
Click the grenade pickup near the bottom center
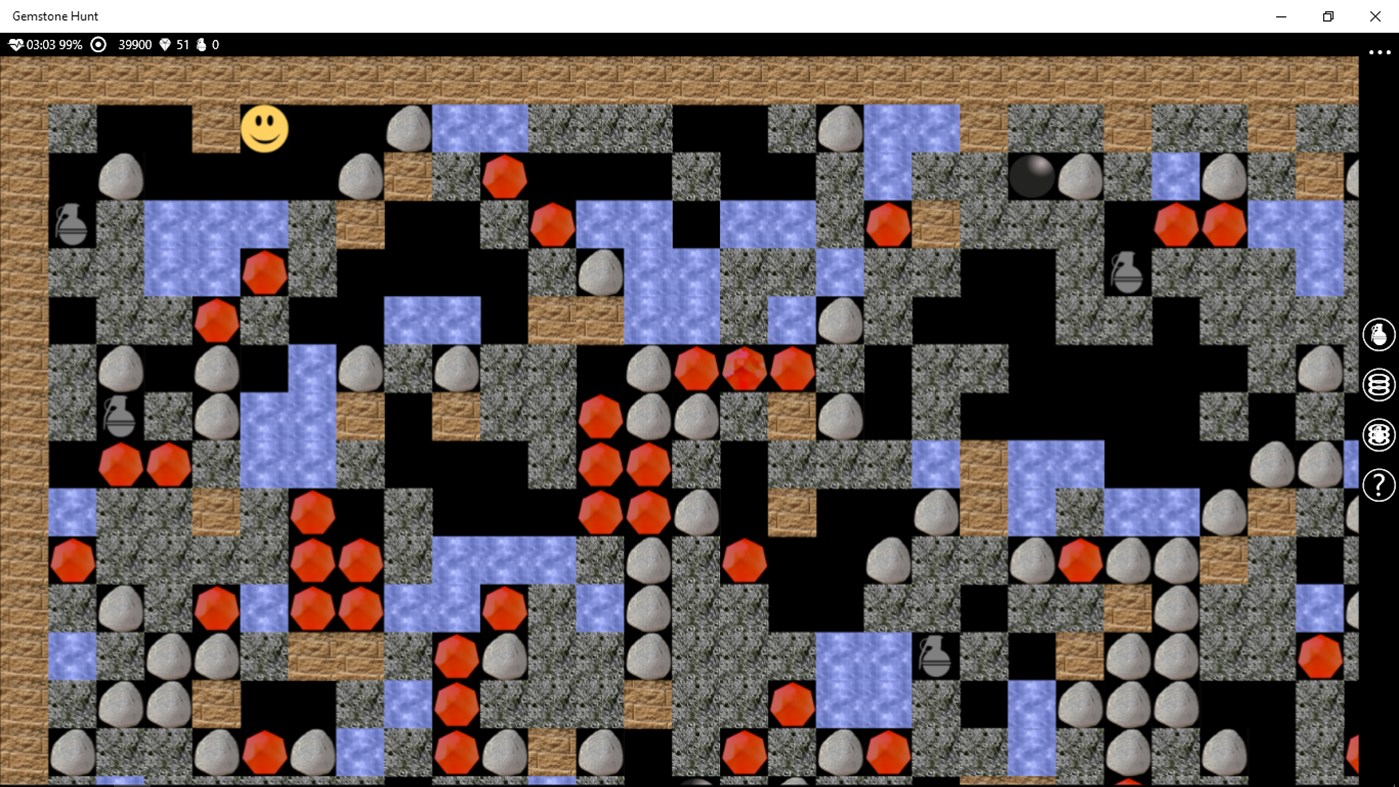[936, 657]
